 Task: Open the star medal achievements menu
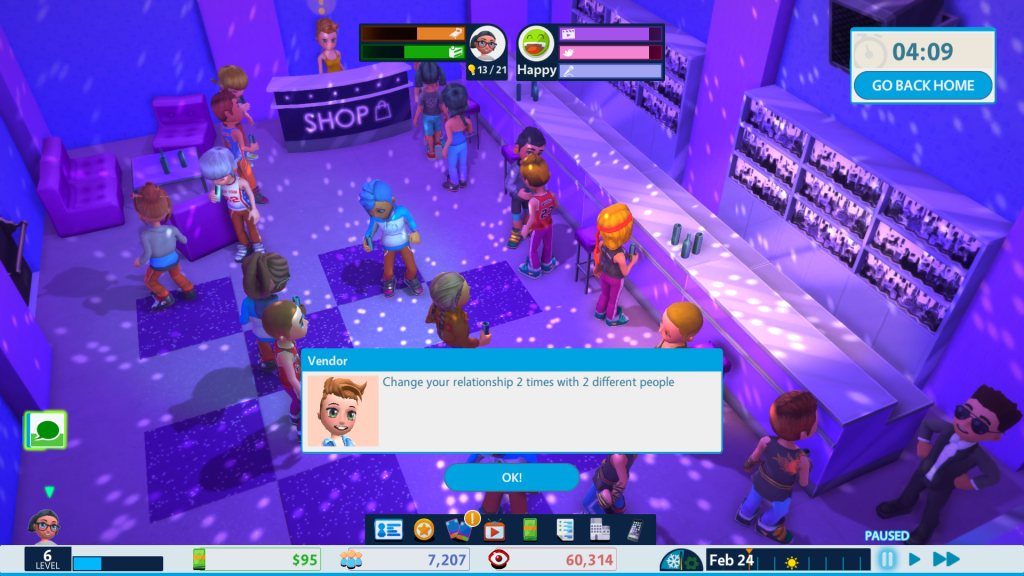click(423, 530)
